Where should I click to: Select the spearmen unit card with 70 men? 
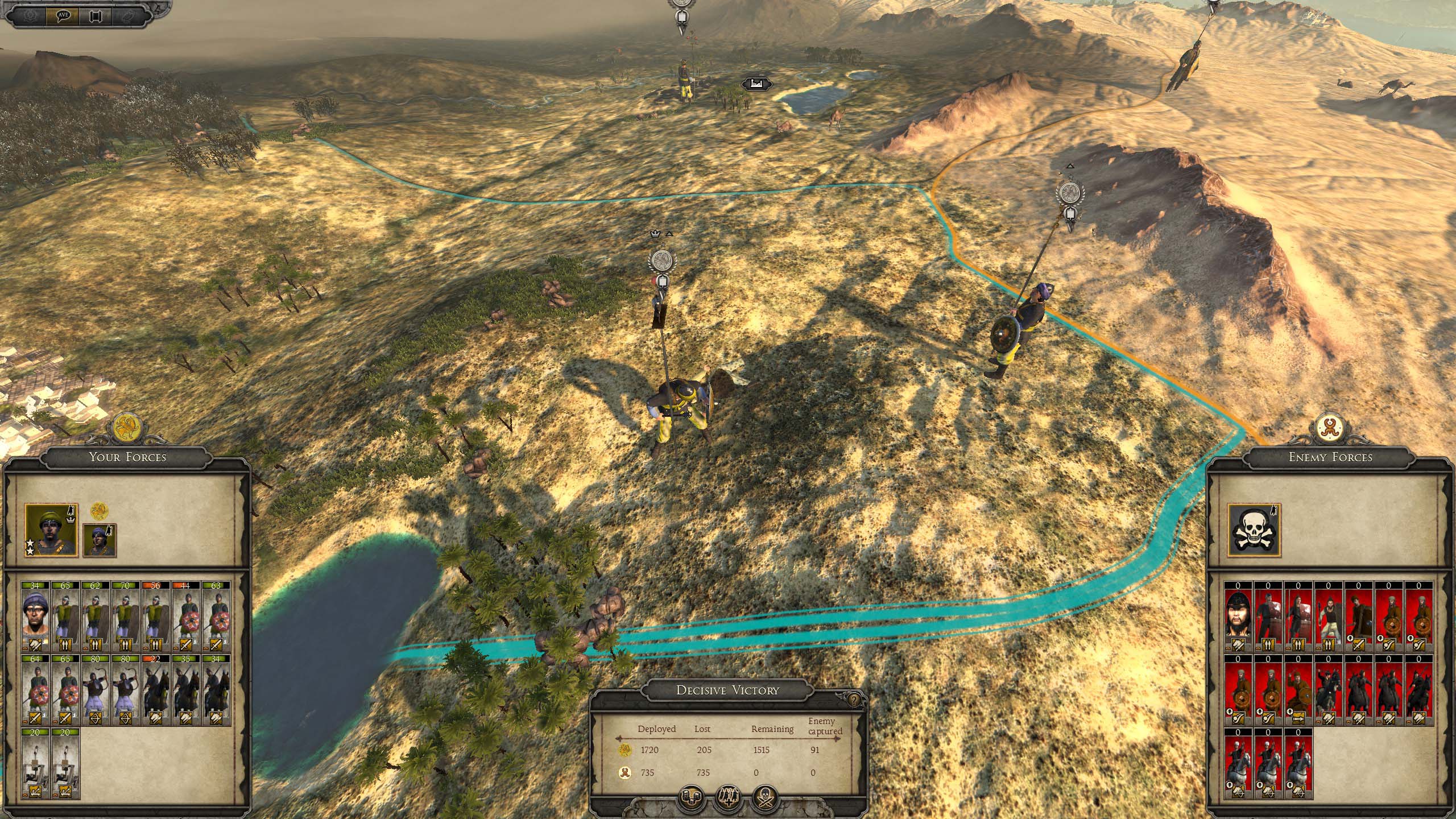[126, 617]
